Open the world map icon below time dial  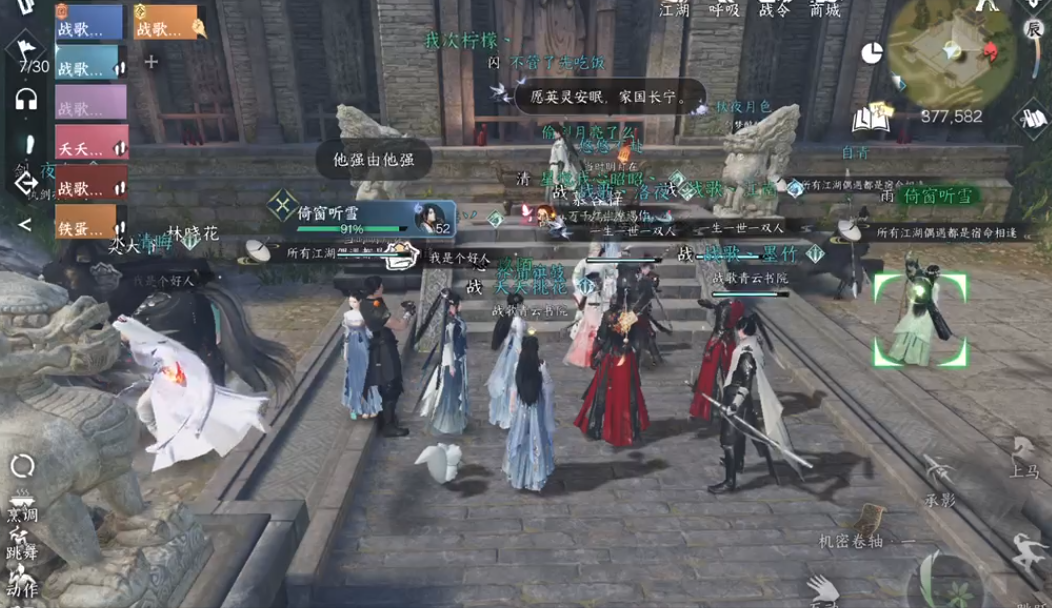[x=1031, y=116]
